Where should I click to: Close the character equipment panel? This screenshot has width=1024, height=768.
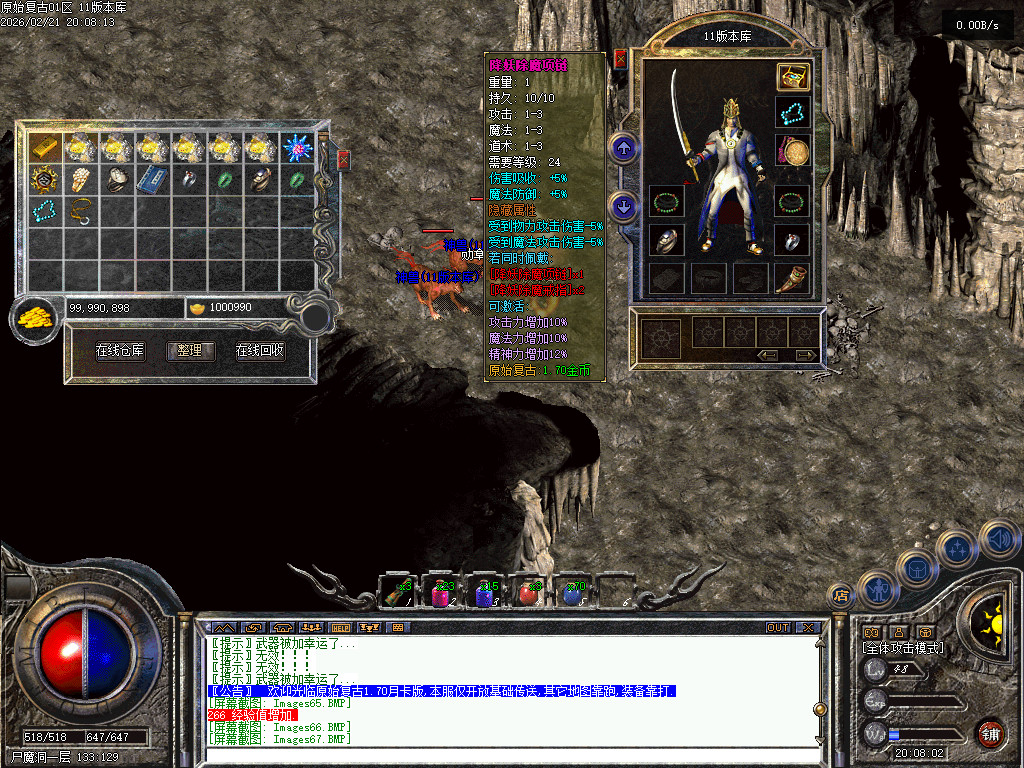click(621, 59)
